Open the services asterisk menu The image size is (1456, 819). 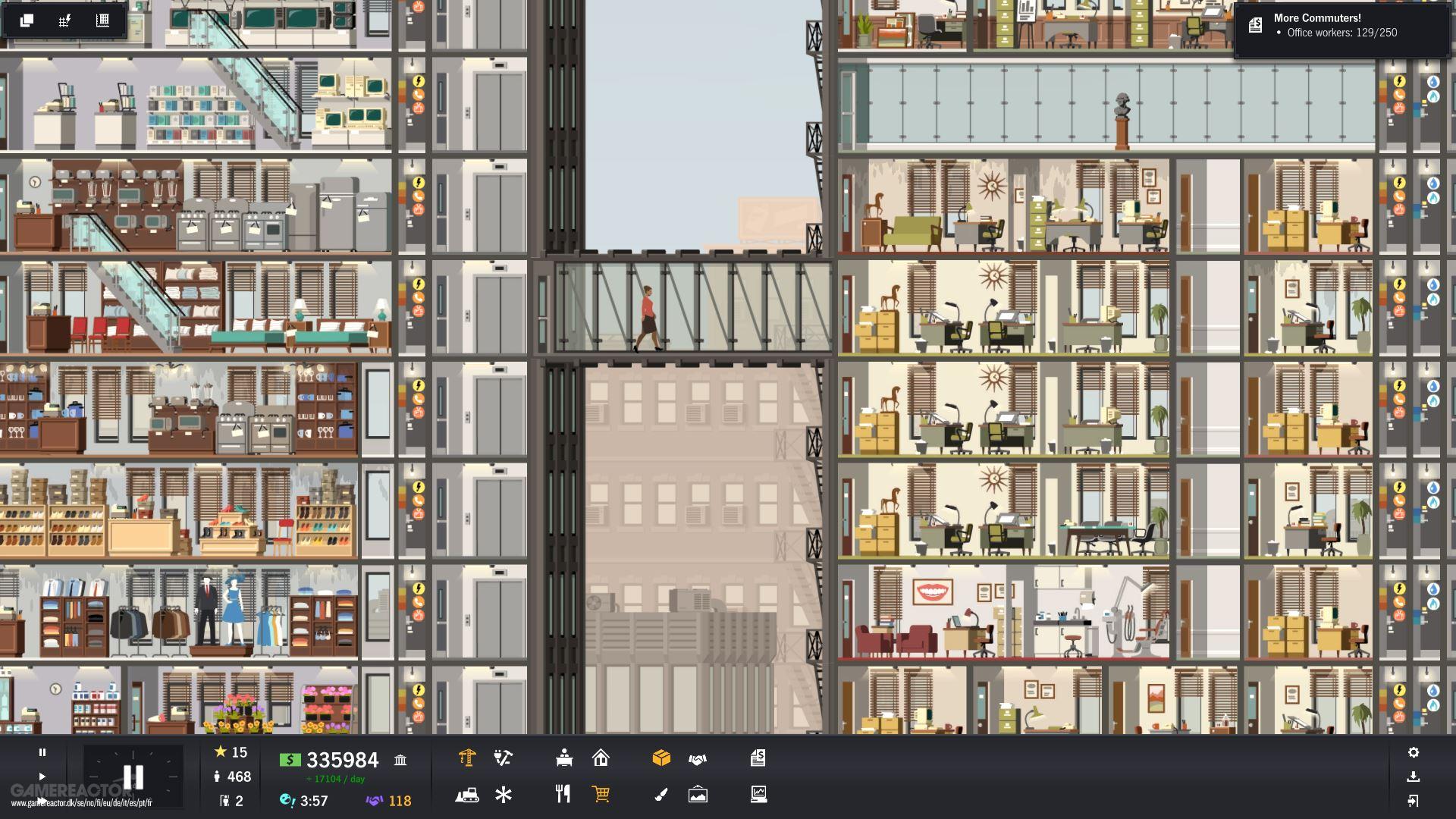503,795
